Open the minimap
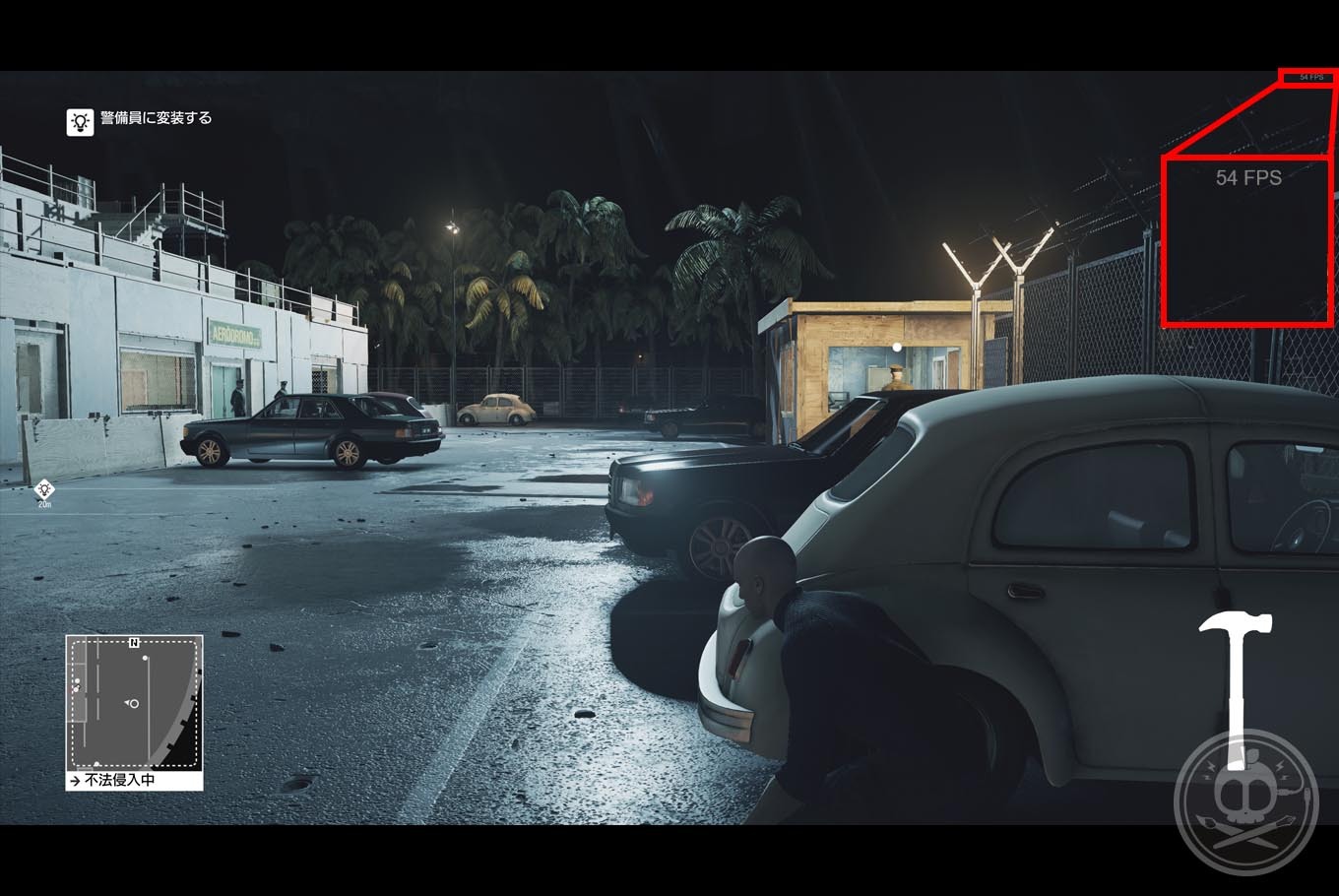Image resolution: width=1339 pixels, height=896 pixels. click(x=134, y=703)
